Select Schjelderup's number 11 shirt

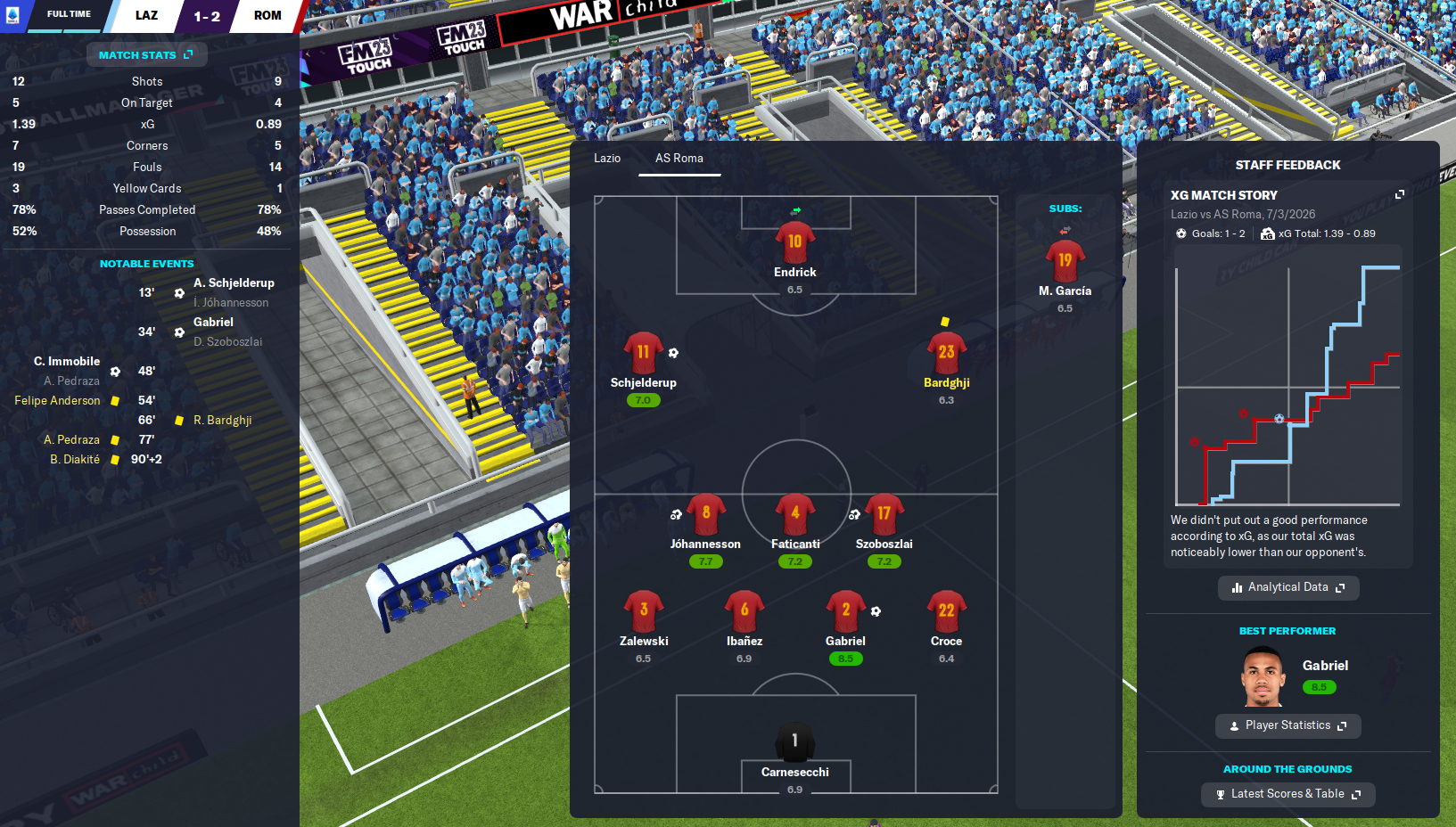coord(643,353)
